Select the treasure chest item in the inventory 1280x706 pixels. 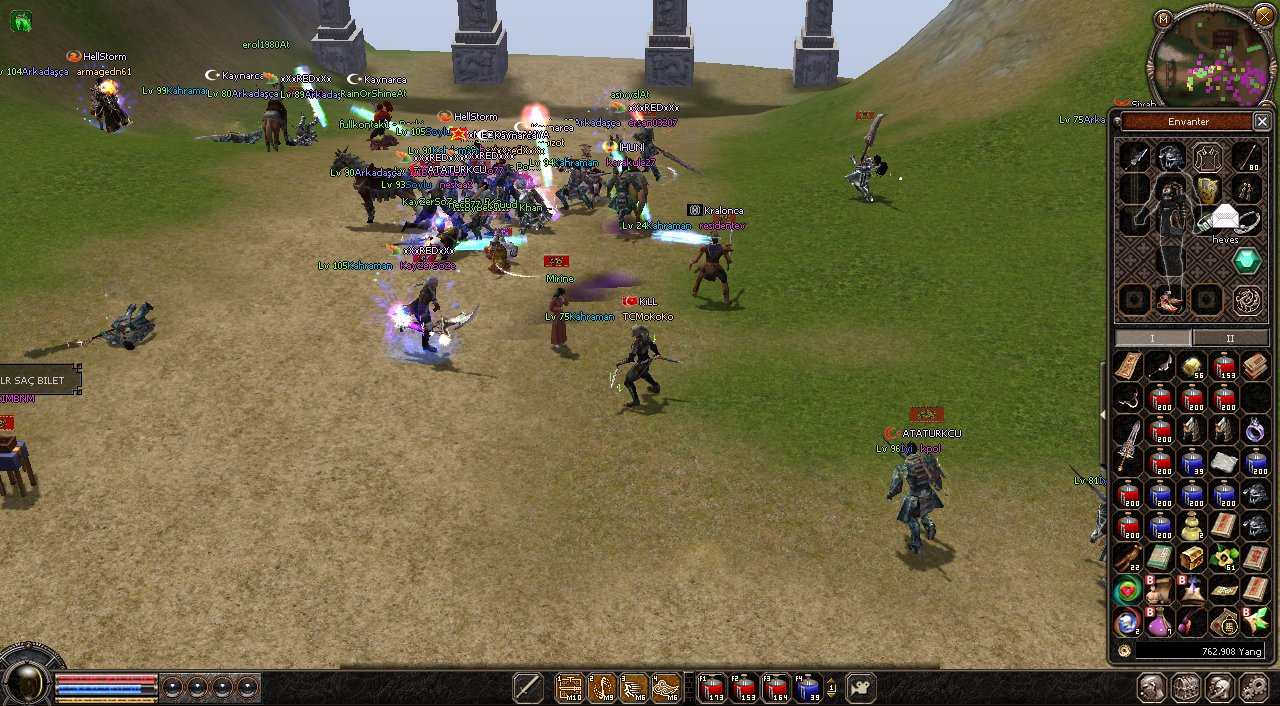click(x=1192, y=558)
